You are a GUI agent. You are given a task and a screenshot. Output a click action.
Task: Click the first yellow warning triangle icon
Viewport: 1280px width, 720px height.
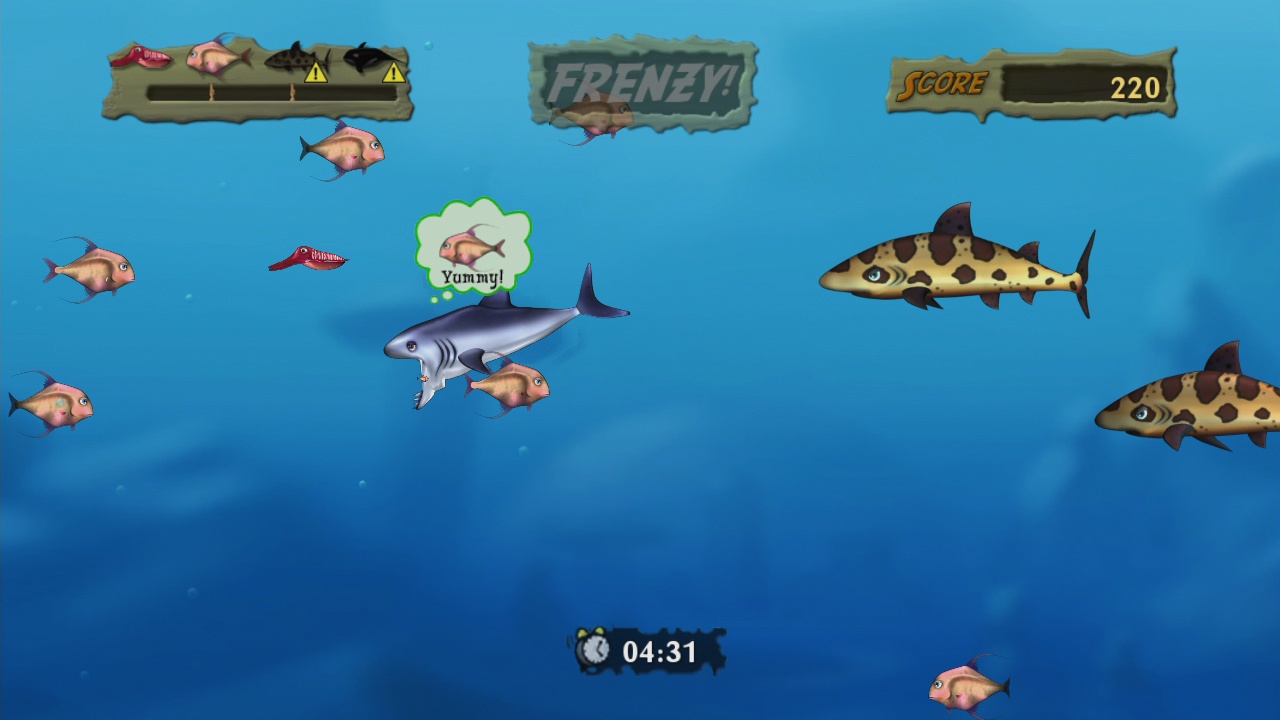[x=318, y=72]
